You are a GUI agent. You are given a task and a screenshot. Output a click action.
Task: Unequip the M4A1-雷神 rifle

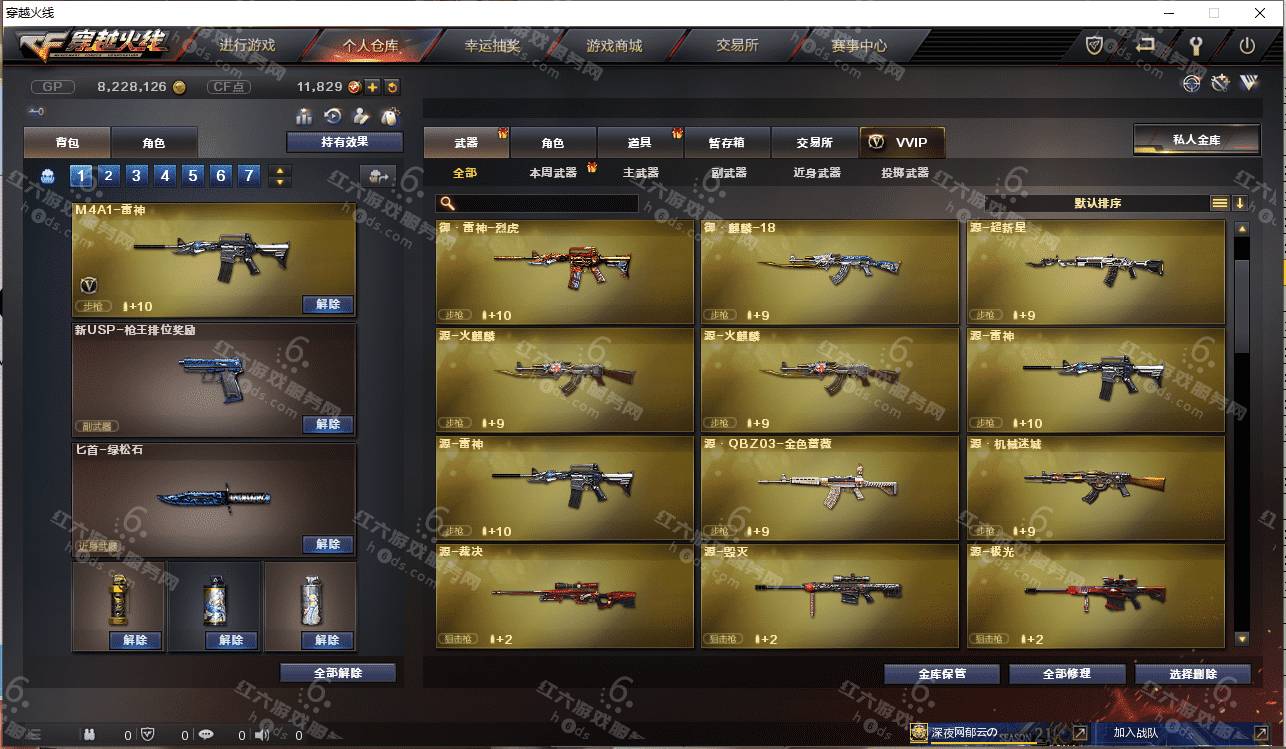[x=327, y=305]
